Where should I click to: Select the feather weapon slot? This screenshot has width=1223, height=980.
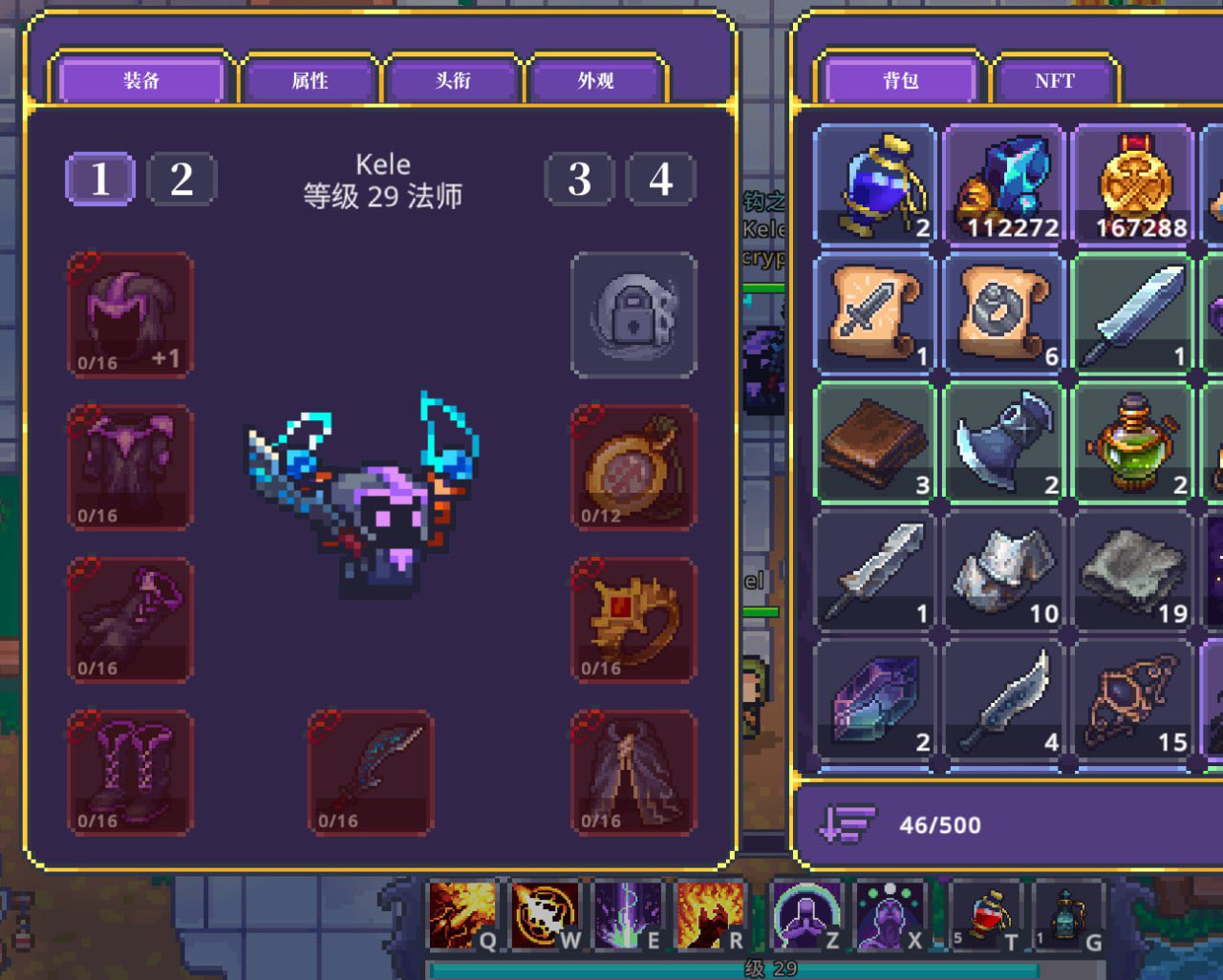(371, 773)
